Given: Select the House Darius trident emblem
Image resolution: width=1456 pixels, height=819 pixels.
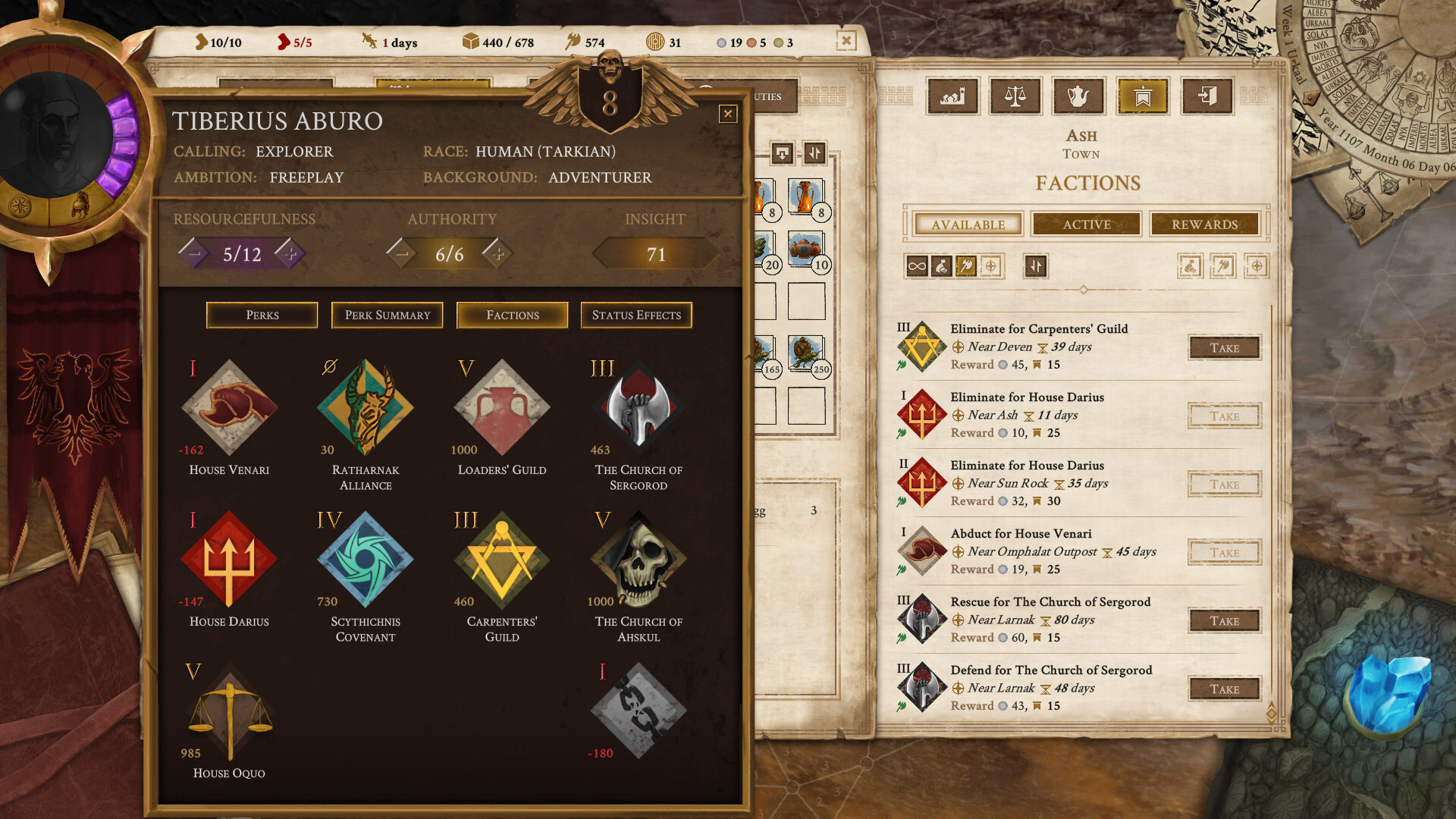Looking at the screenshot, I should coord(228,560).
